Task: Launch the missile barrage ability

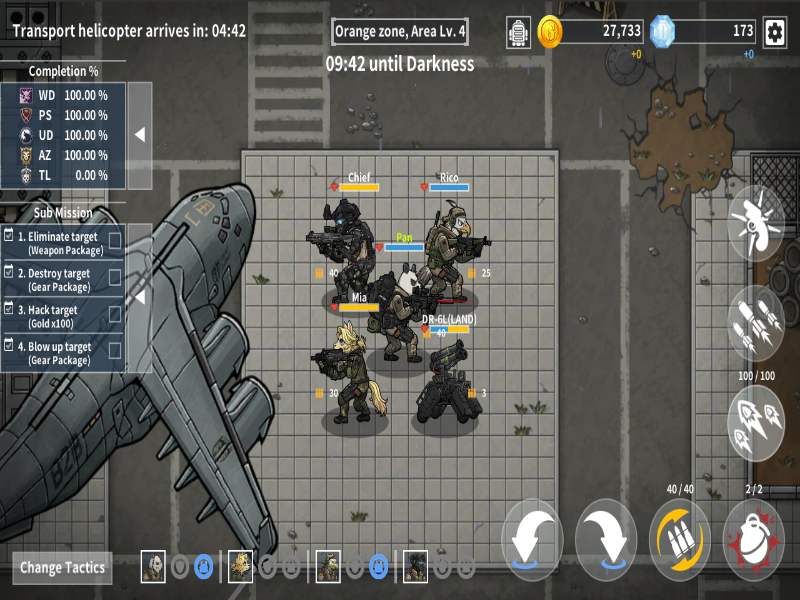Action: [x=757, y=322]
